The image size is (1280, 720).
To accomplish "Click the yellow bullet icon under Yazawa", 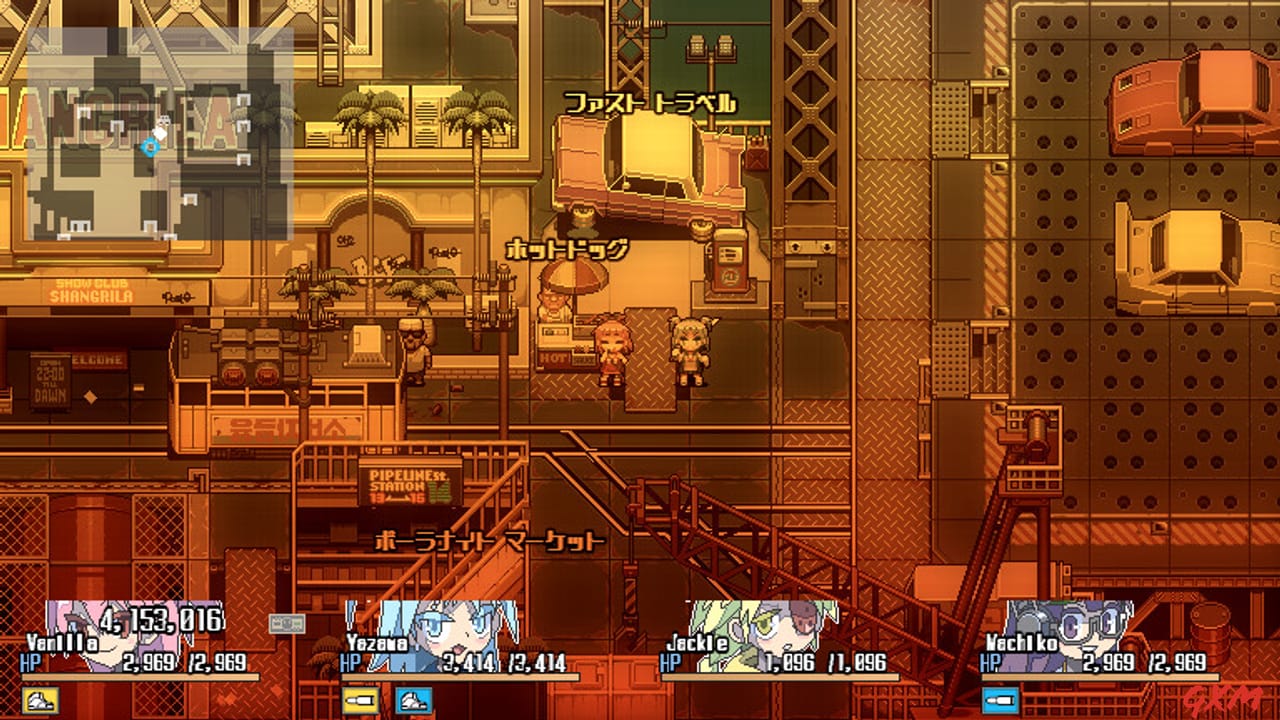I will pyautogui.click(x=358, y=699).
